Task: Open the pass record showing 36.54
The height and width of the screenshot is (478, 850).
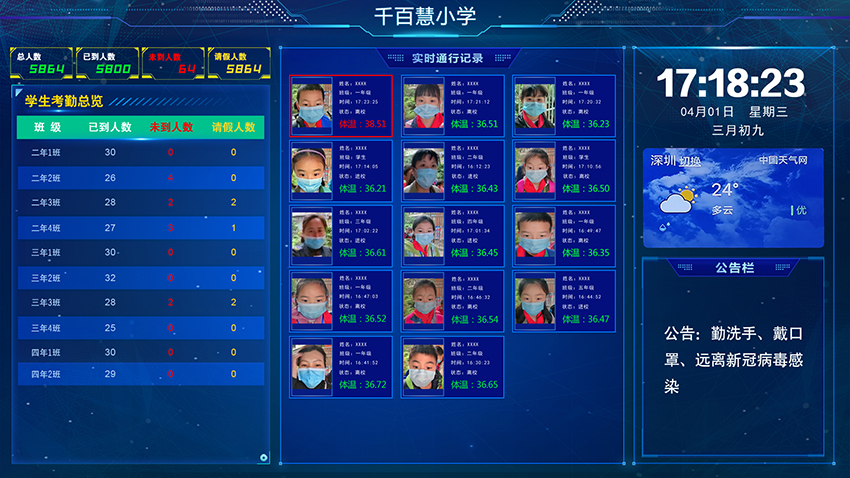Action: [452, 299]
